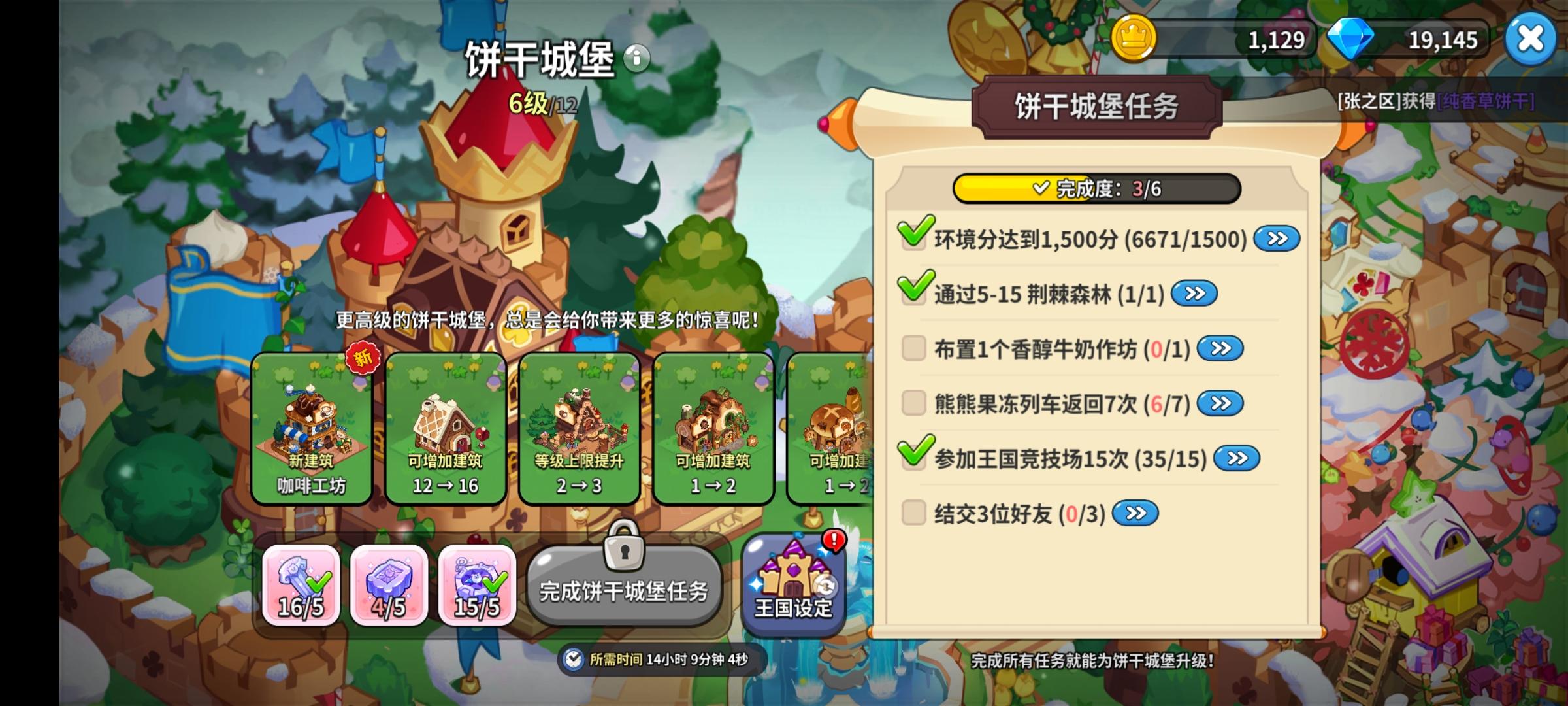The width and height of the screenshot is (1568, 706).
Task: Switch to the 饼干城堡任务 panel header
Action: tap(1097, 105)
